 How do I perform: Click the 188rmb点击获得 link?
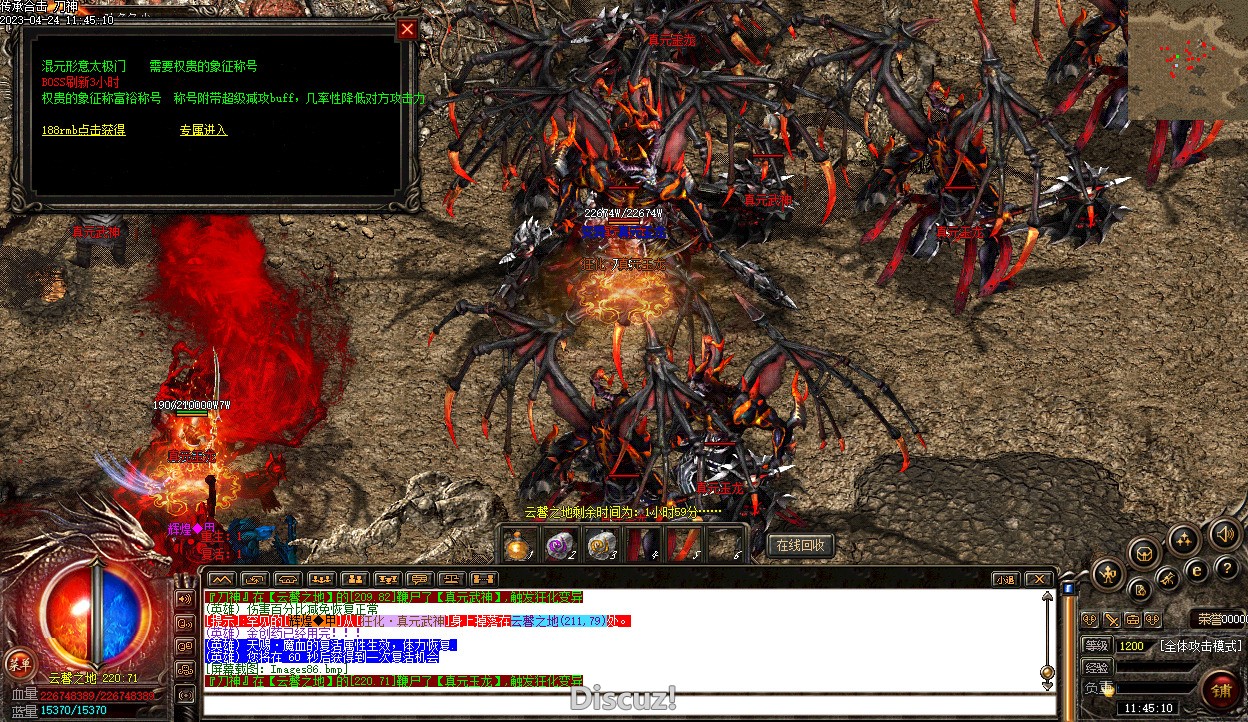pos(84,130)
